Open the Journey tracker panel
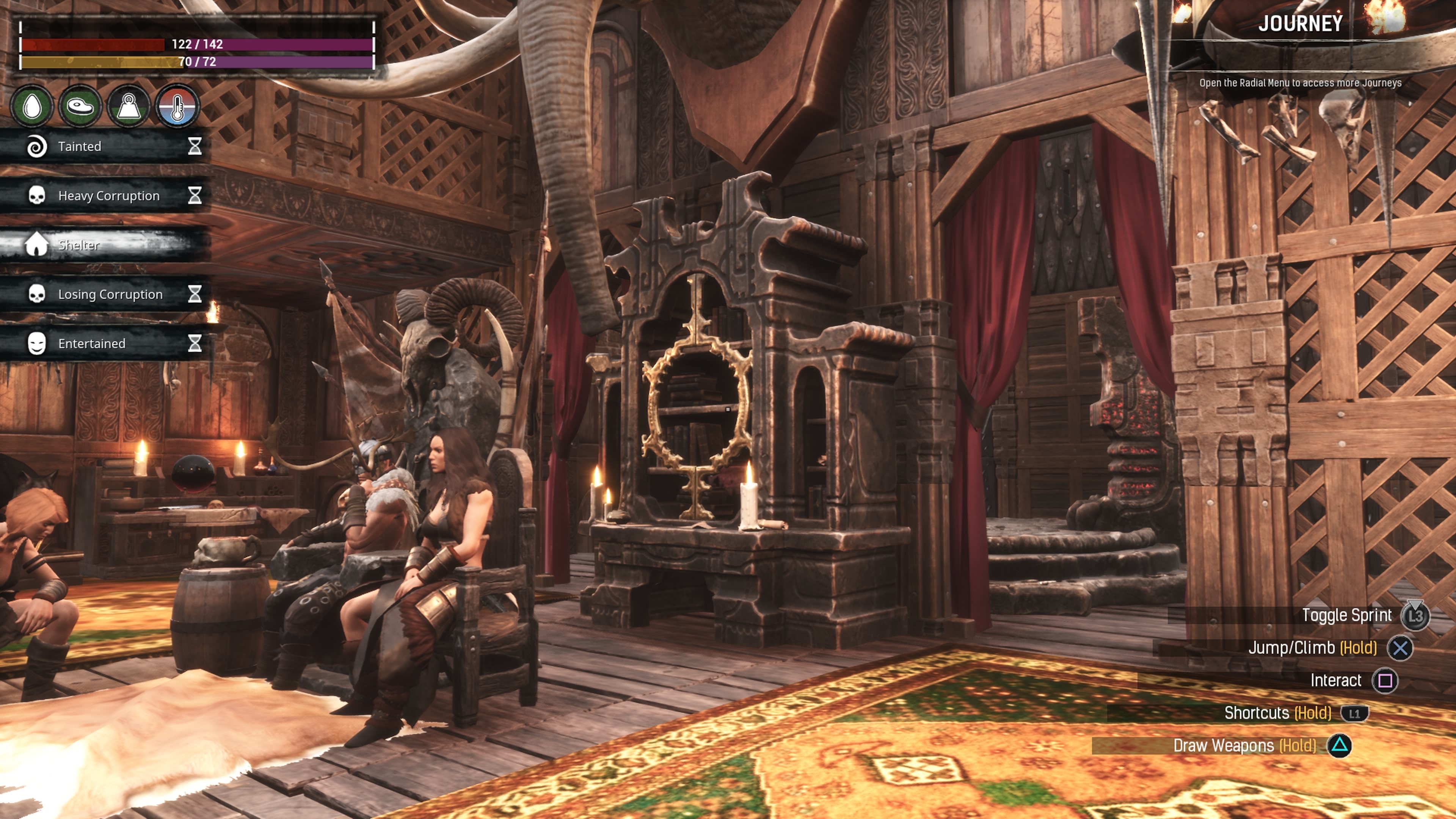This screenshot has height=819, width=1456. tap(1300, 24)
